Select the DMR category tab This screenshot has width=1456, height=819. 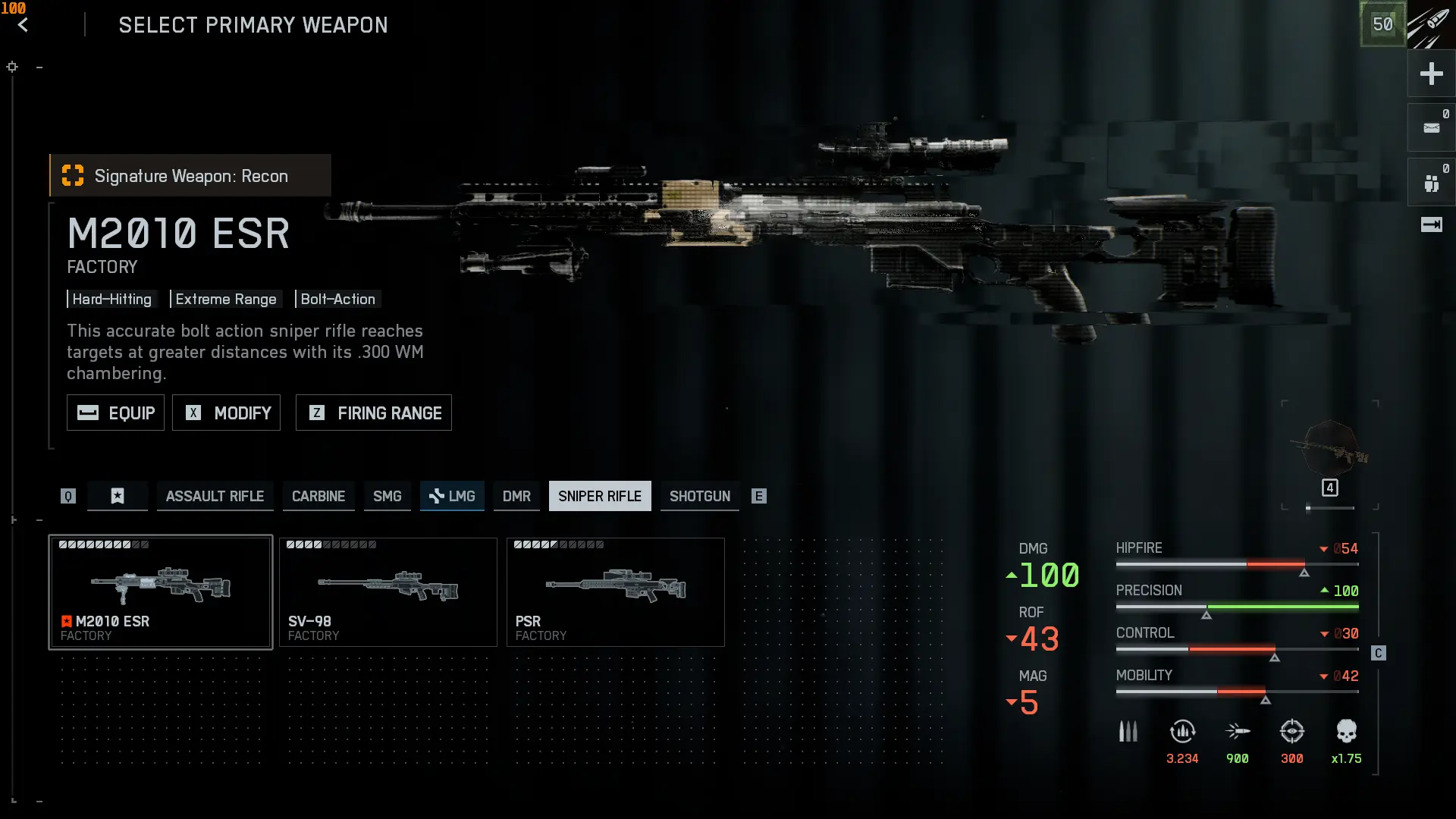point(516,496)
